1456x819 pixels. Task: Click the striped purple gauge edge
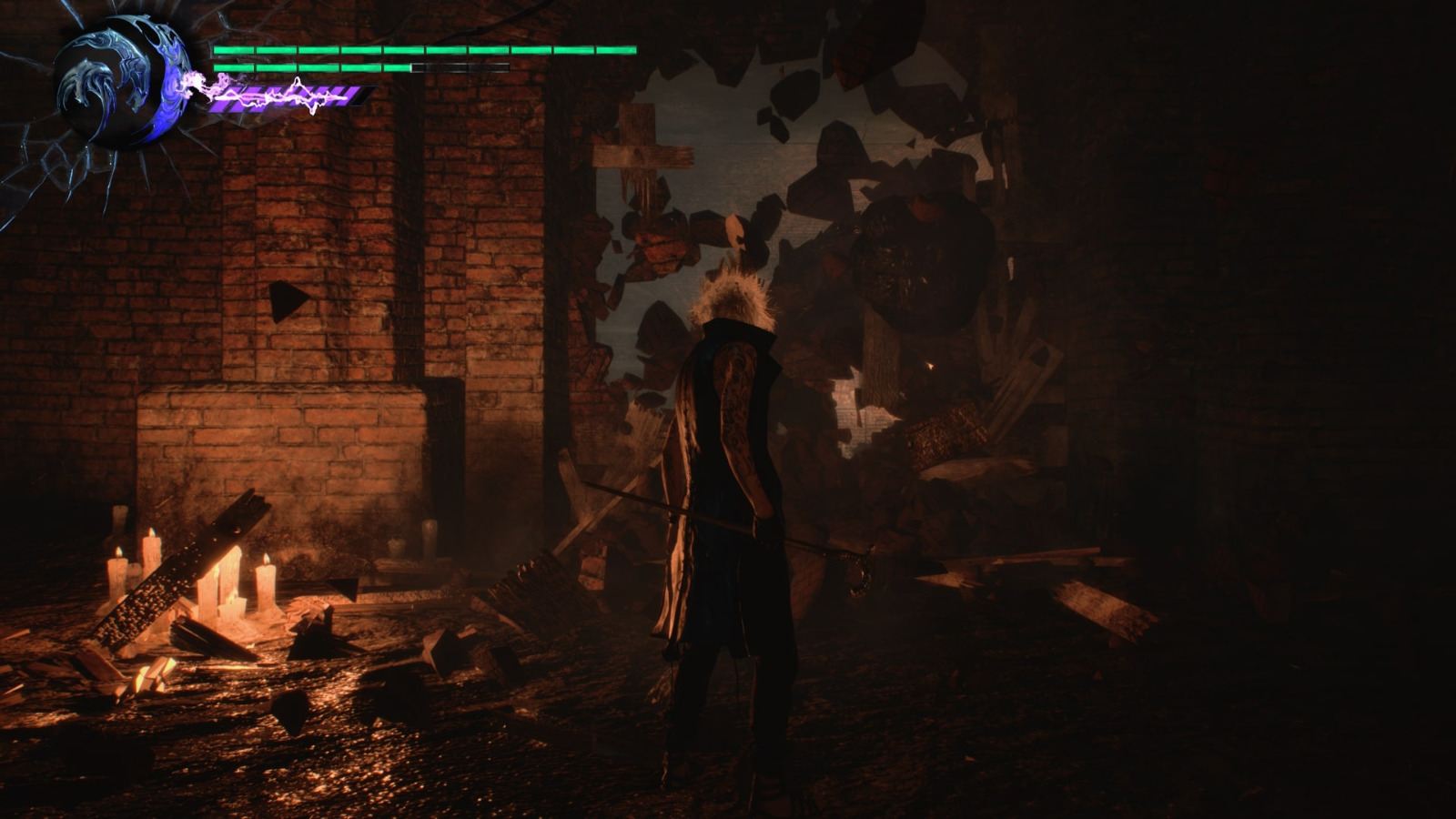(359, 96)
